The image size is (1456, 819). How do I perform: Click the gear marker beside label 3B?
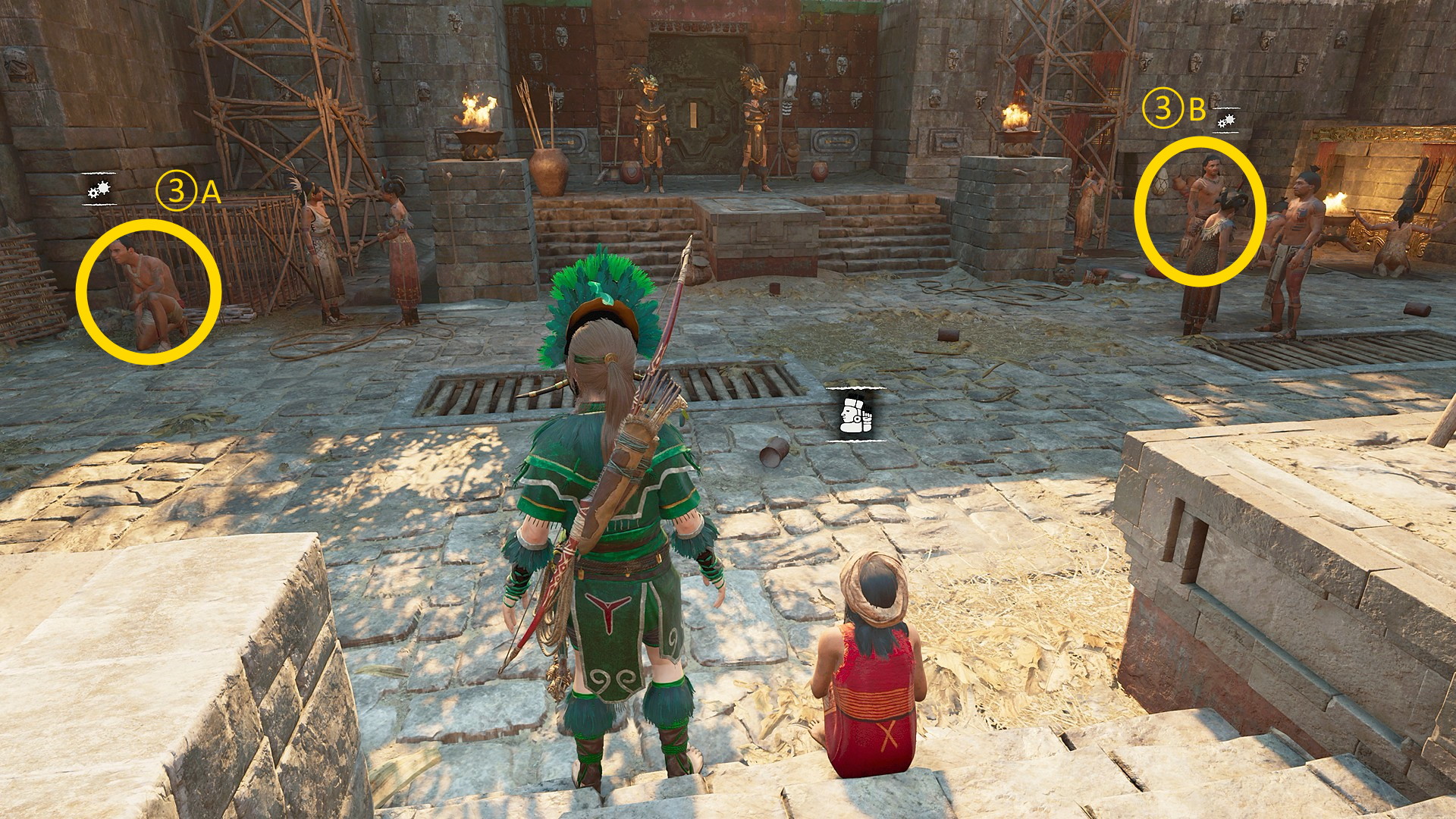1226,121
